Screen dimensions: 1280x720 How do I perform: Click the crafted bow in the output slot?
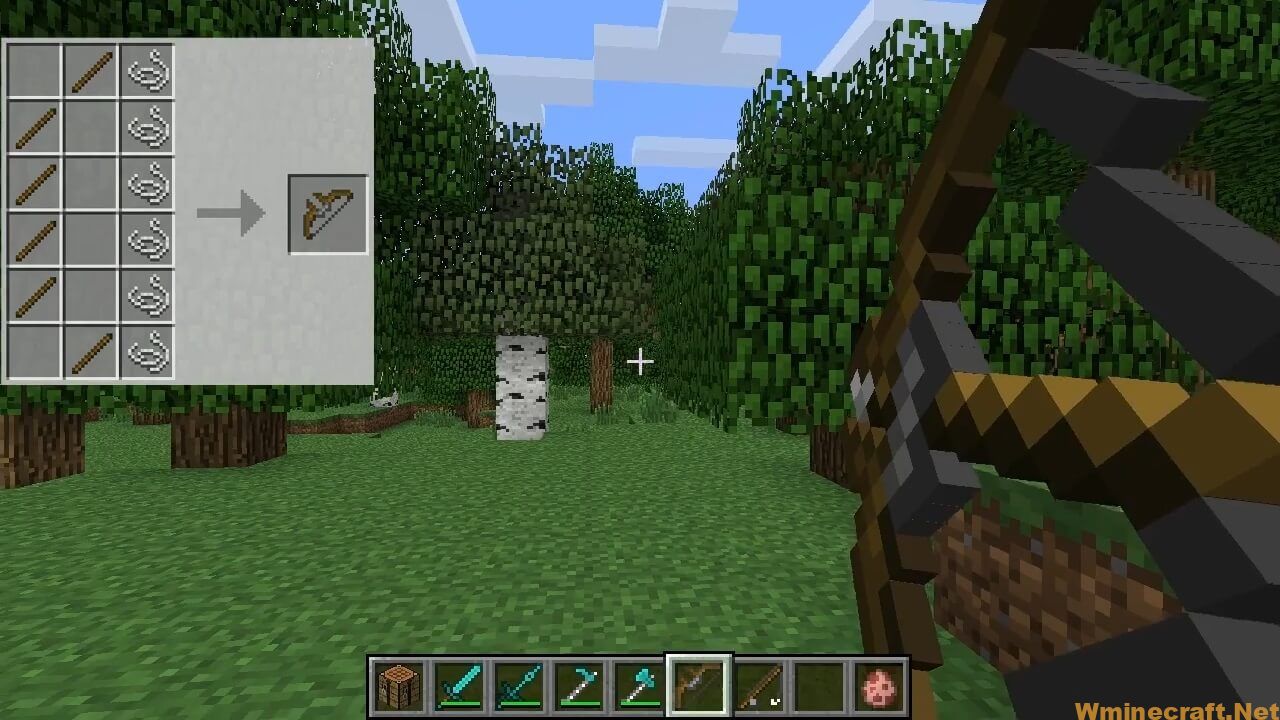pos(330,213)
